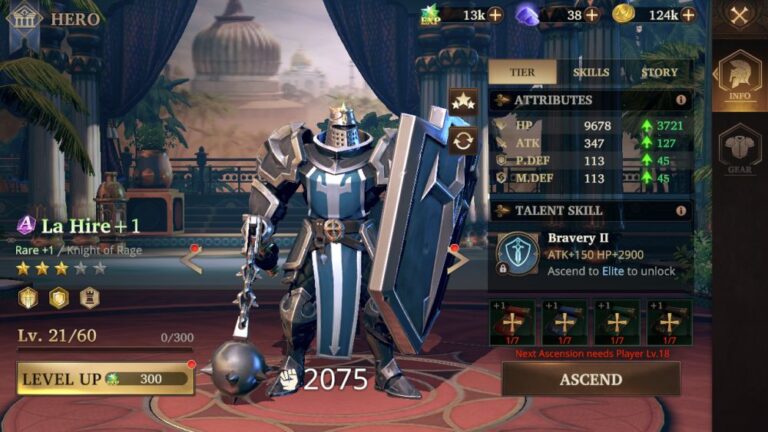
Task: Switch to the Tier tab
Action: point(522,73)
